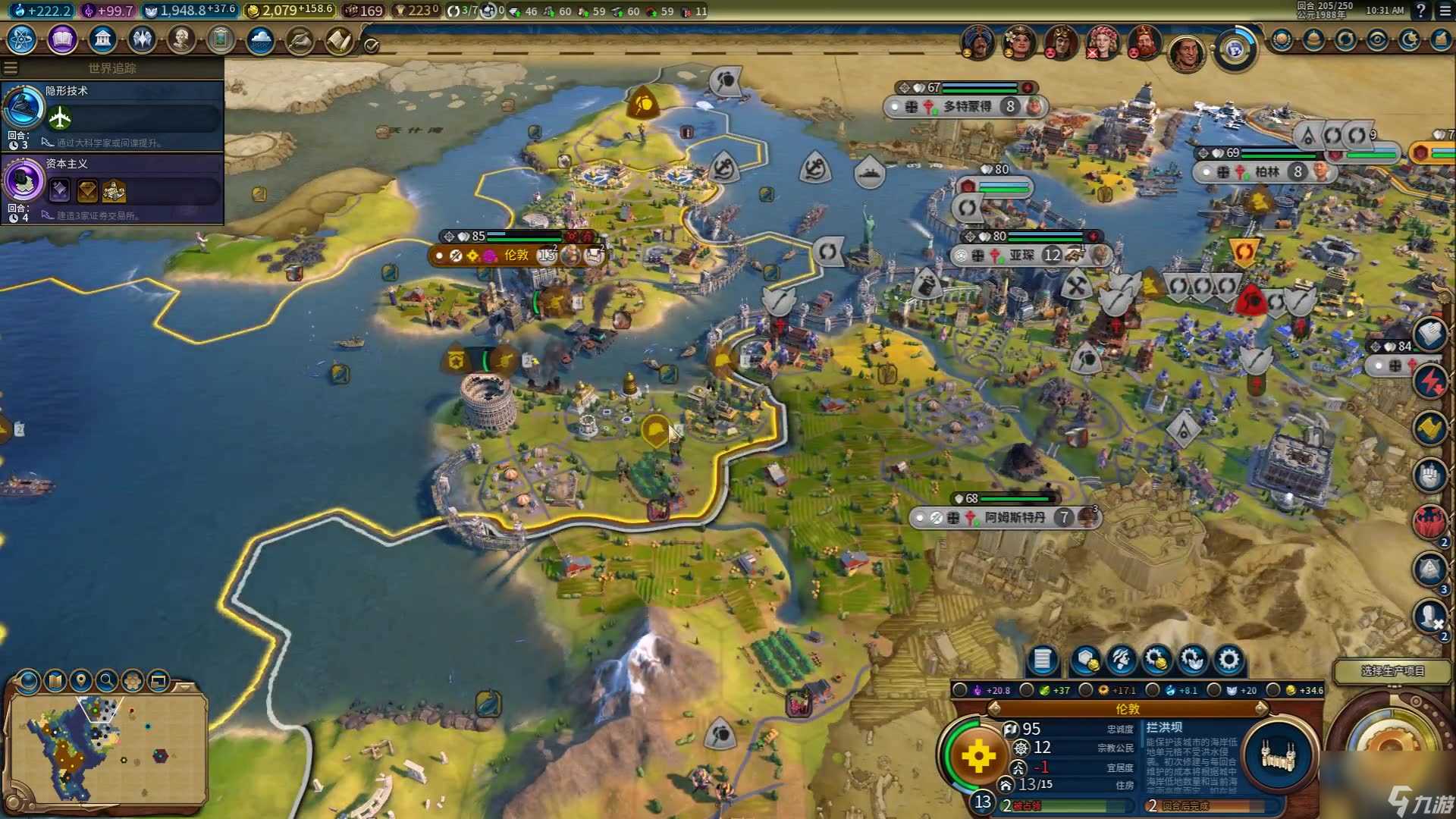
Task: Select the stealth technology research tracker
Action: tap(112, 115)
